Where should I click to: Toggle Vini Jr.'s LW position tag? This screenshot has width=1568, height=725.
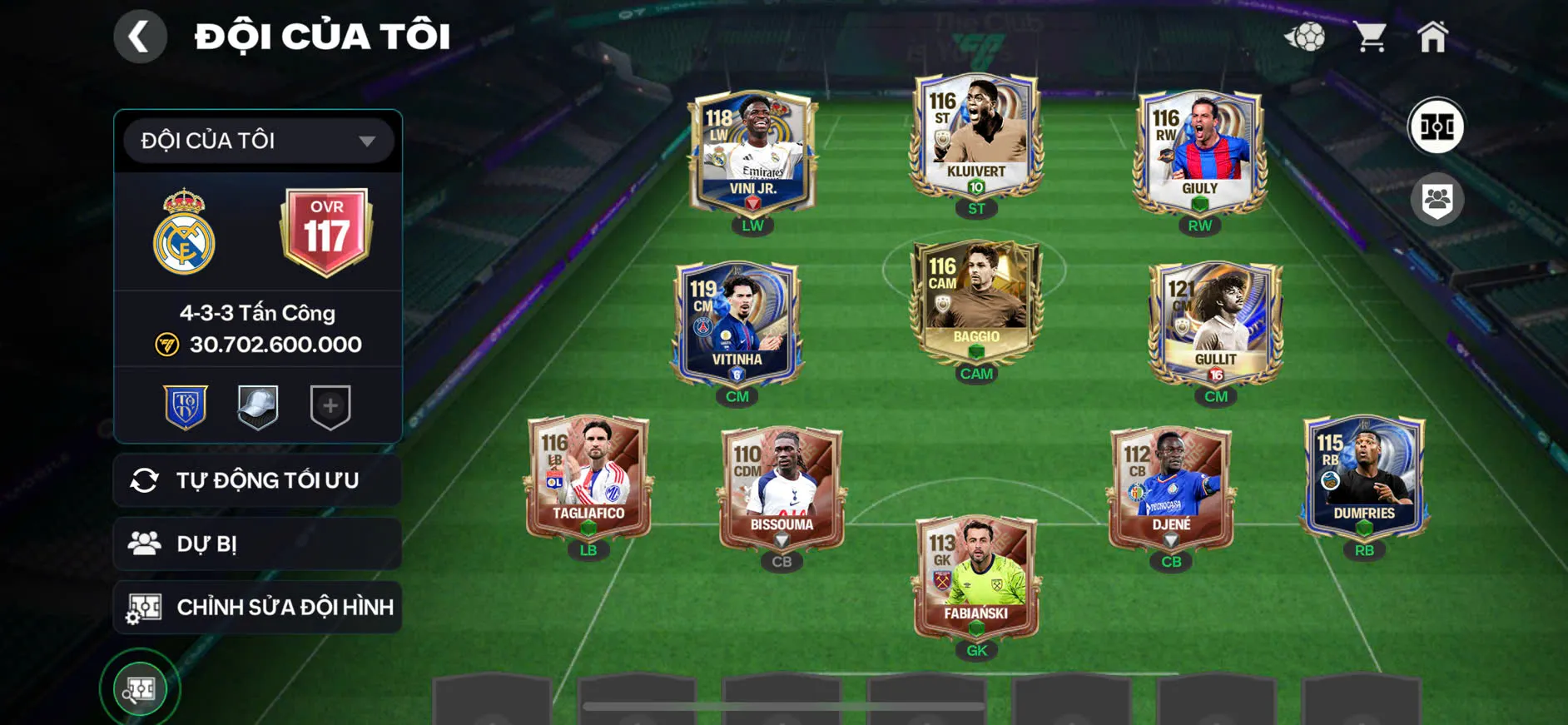[752, 225]
